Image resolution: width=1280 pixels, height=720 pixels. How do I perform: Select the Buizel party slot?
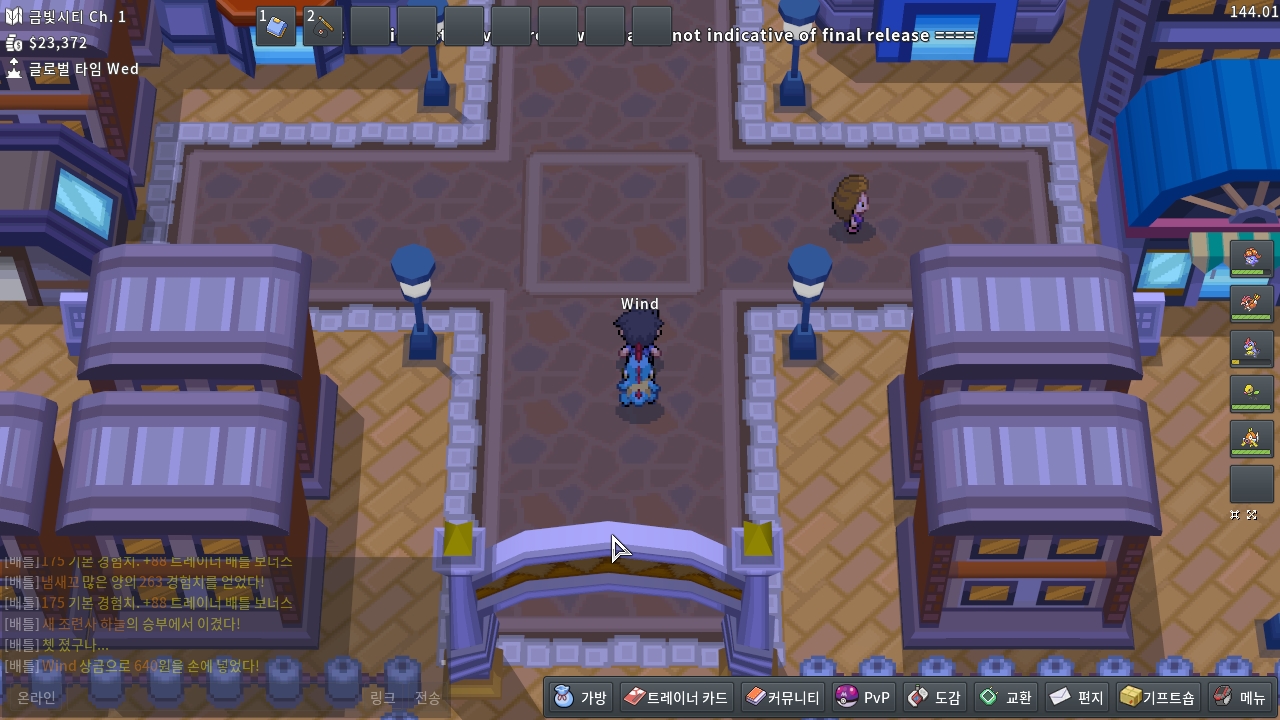[1251, 438]
